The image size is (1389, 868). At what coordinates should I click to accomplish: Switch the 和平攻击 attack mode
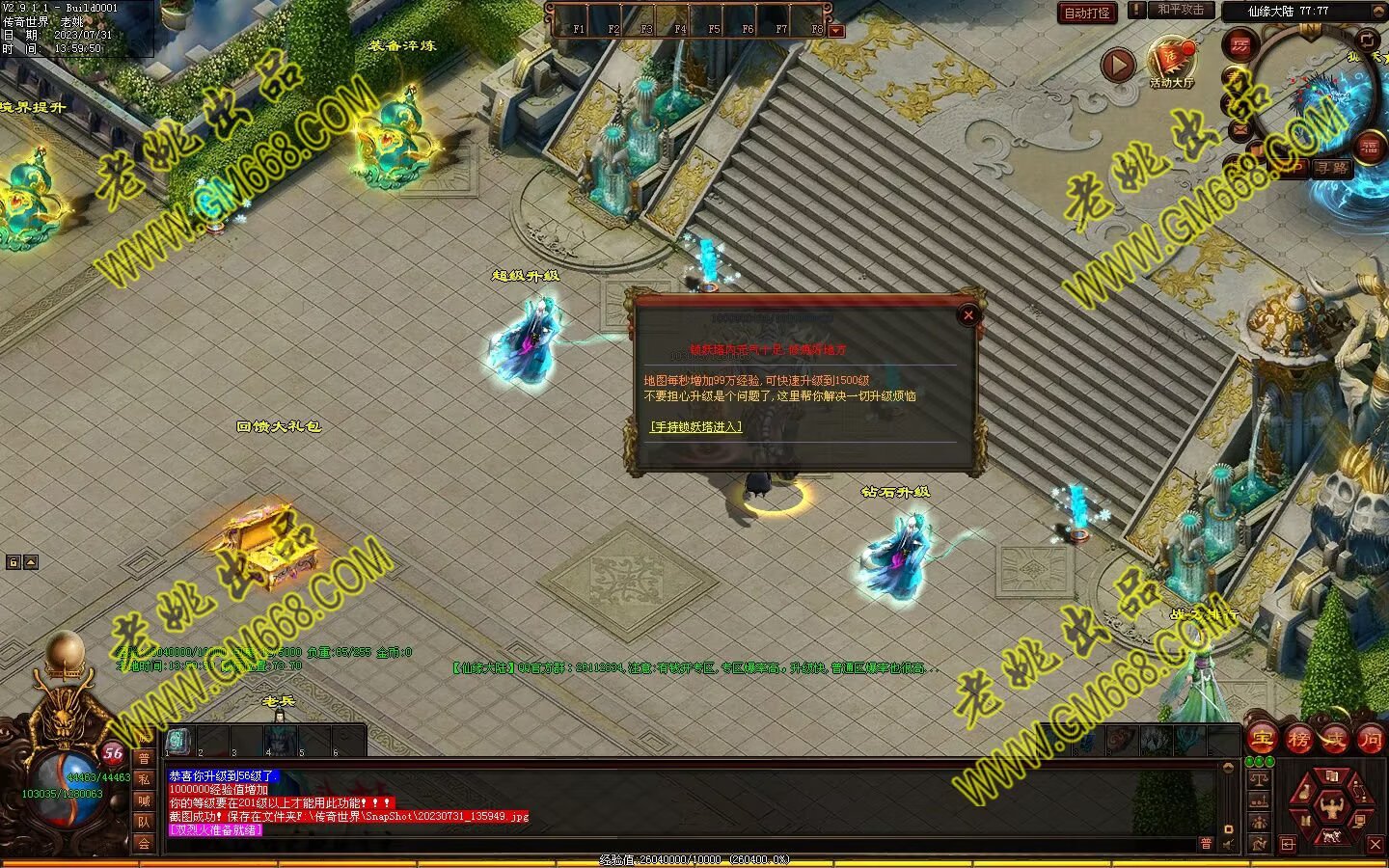pos(1181,10)
